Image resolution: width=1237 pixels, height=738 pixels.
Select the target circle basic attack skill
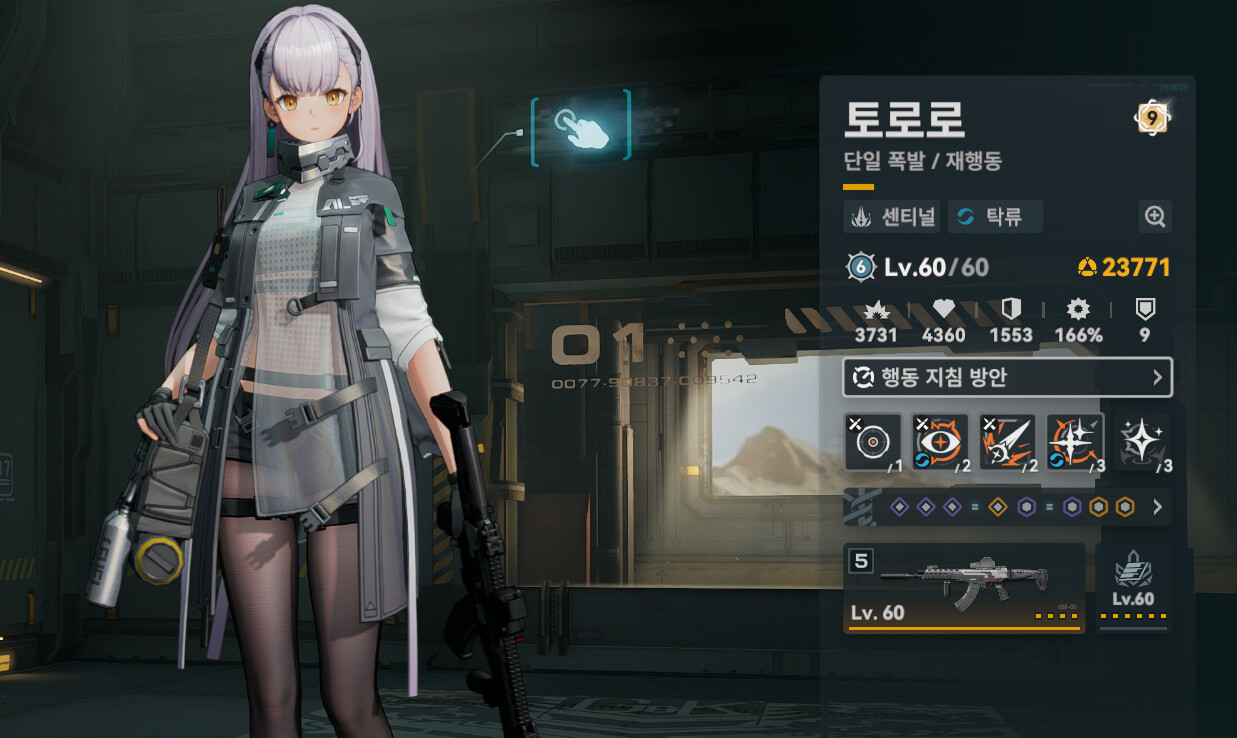(x=873, y=441)
